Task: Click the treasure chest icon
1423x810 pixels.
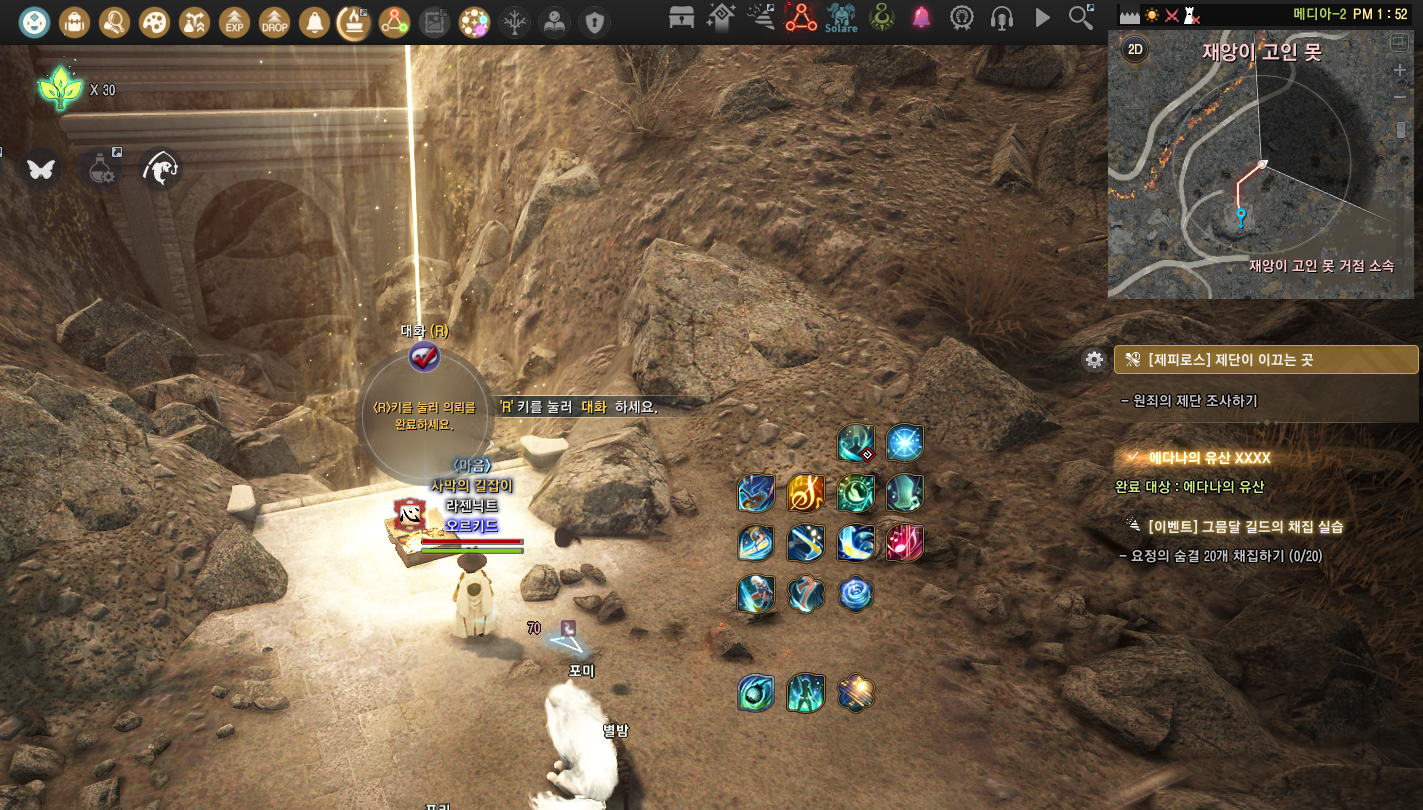Action: [682, 17]
